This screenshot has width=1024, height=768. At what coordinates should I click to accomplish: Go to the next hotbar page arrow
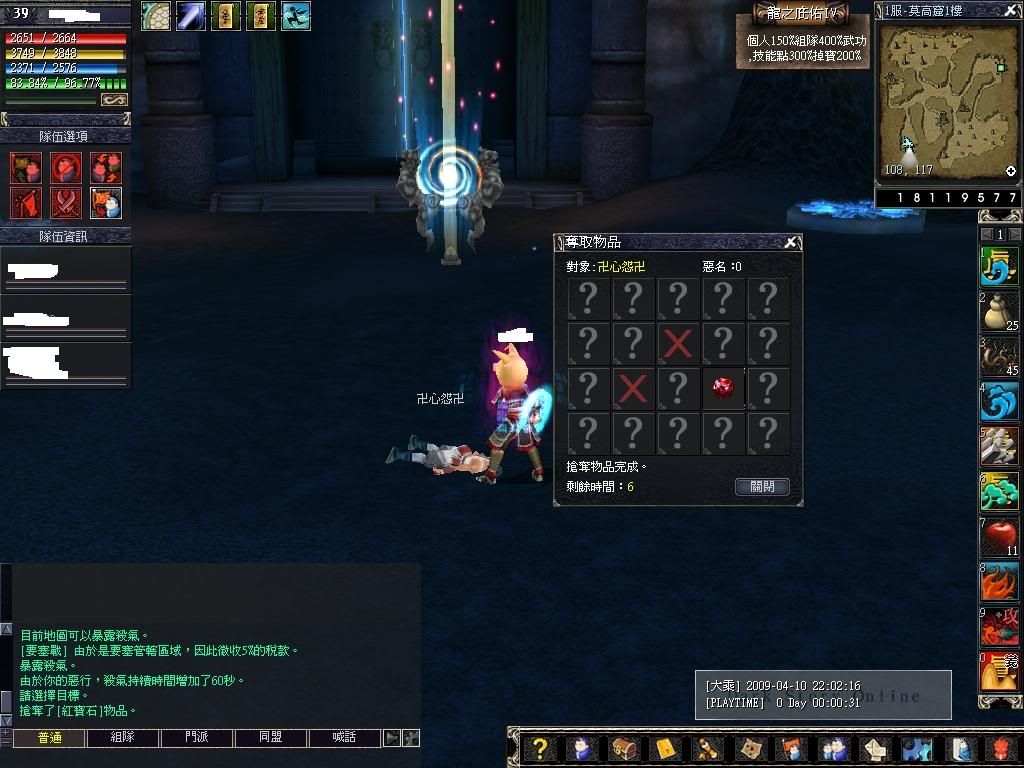[x=1013, y=234]
